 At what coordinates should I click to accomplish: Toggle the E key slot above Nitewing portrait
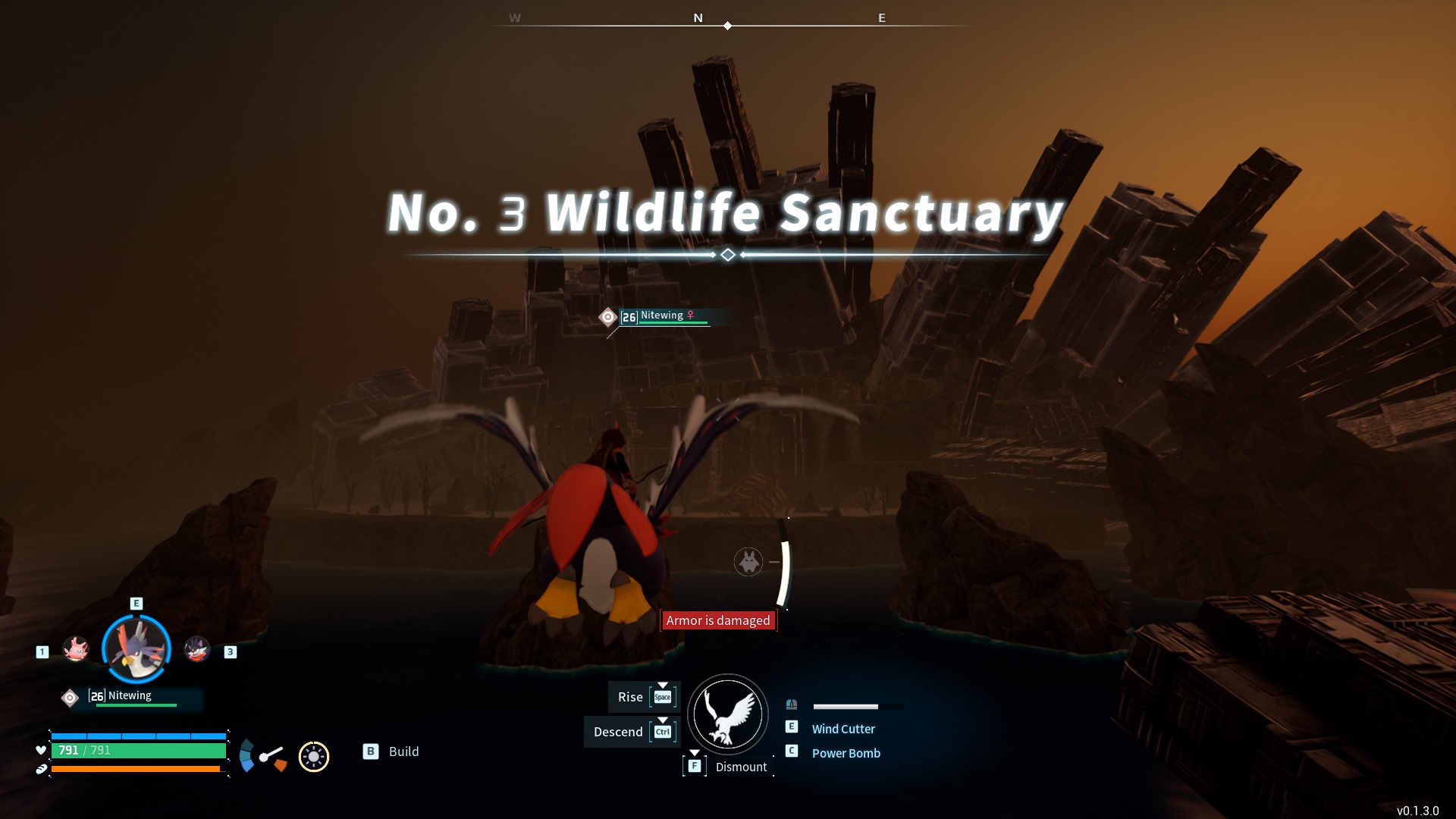[x=136, y=604]
